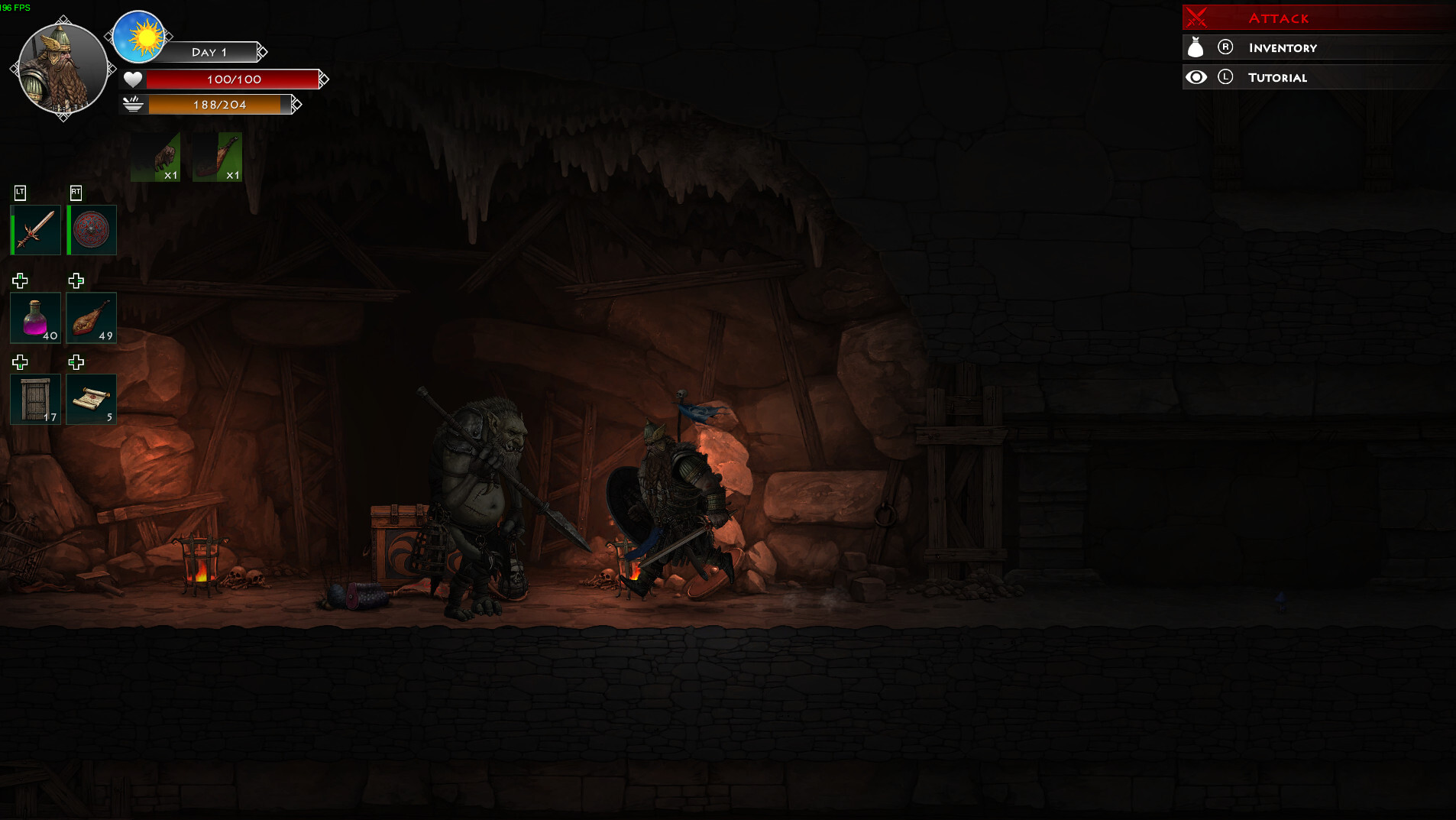Toggle the Tutorial eye visibility icon
Screen dimensions: 1456x820
[1197, 76]
